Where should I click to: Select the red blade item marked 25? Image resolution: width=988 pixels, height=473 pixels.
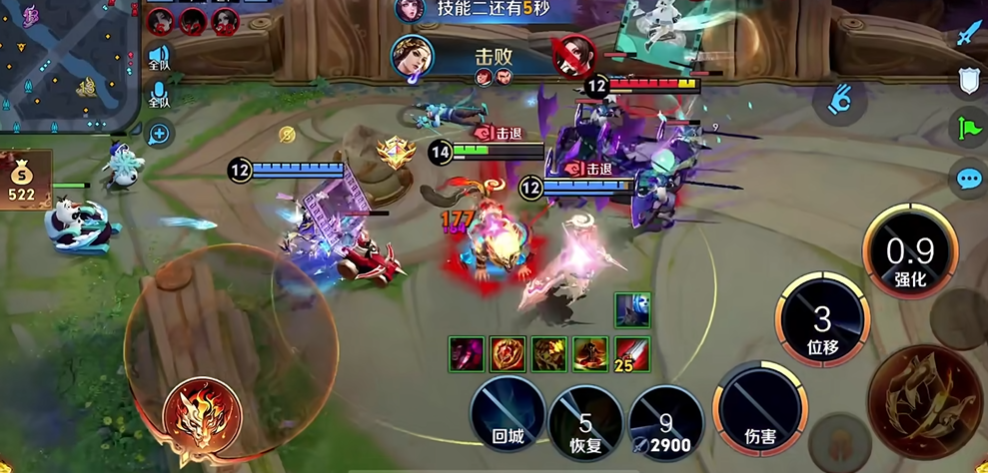[633, 355]
